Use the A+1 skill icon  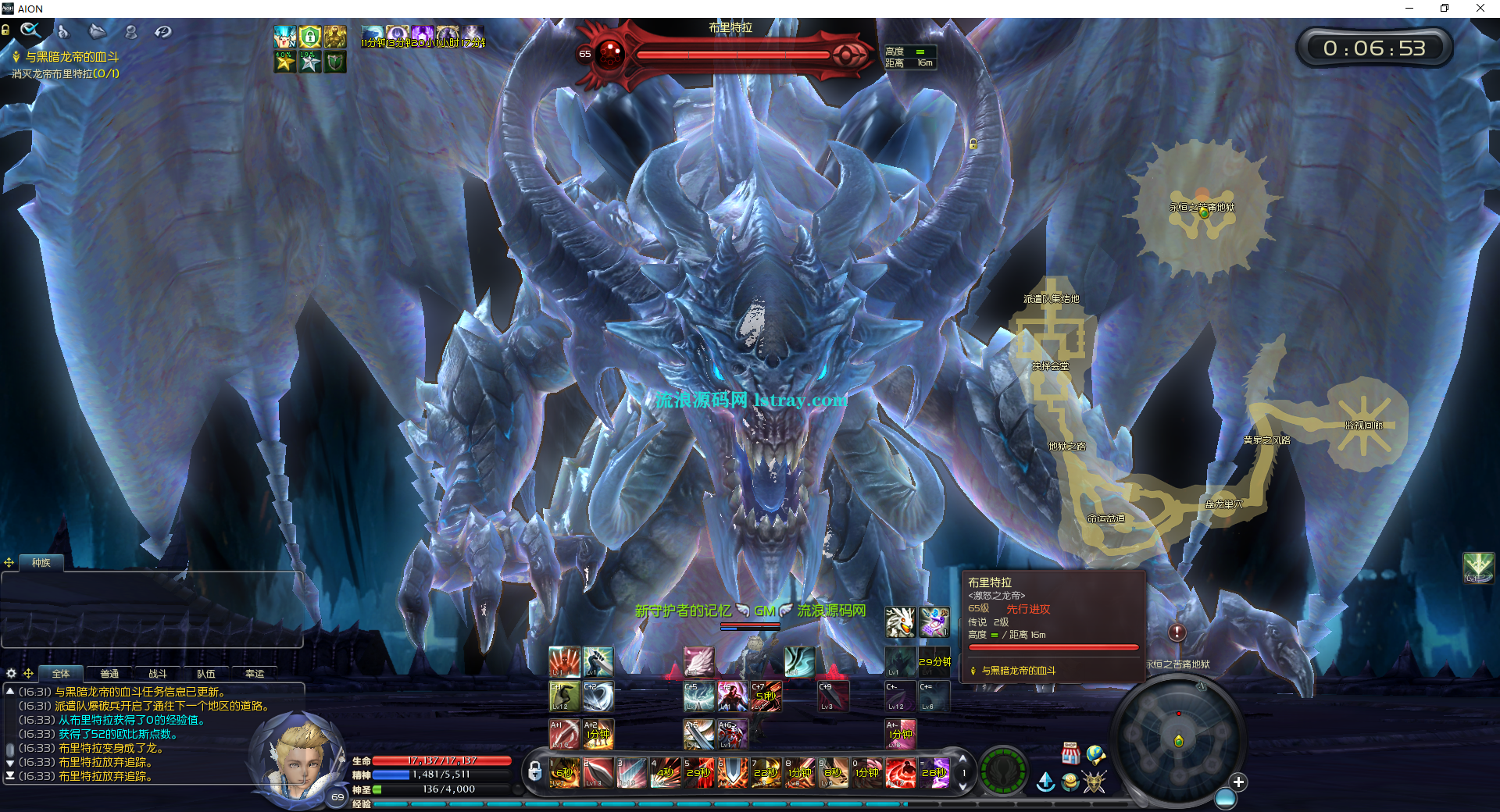click(564, 734)
